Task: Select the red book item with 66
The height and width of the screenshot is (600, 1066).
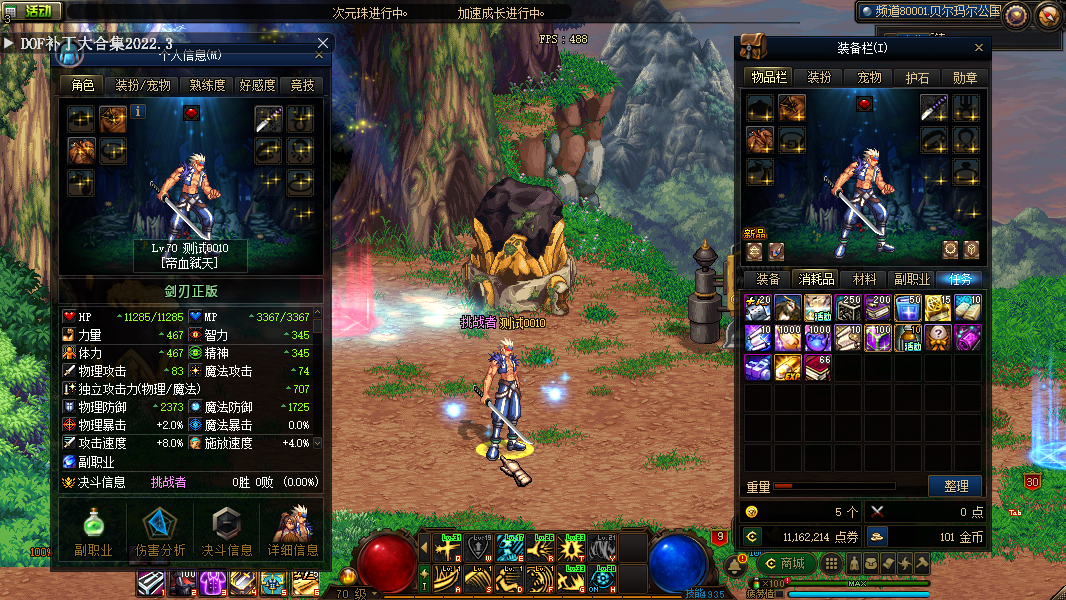Action: 818,367
